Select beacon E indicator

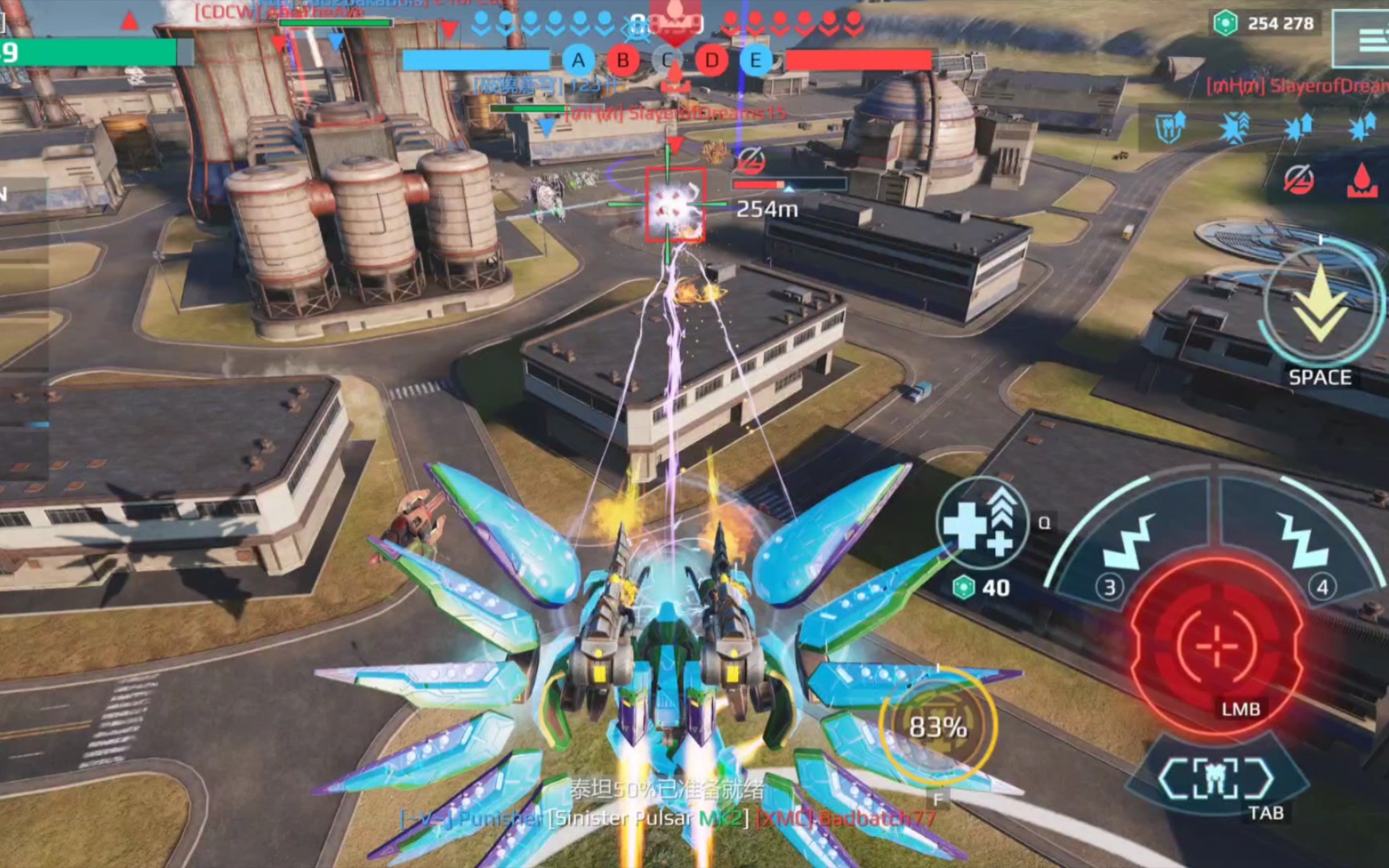756,60
